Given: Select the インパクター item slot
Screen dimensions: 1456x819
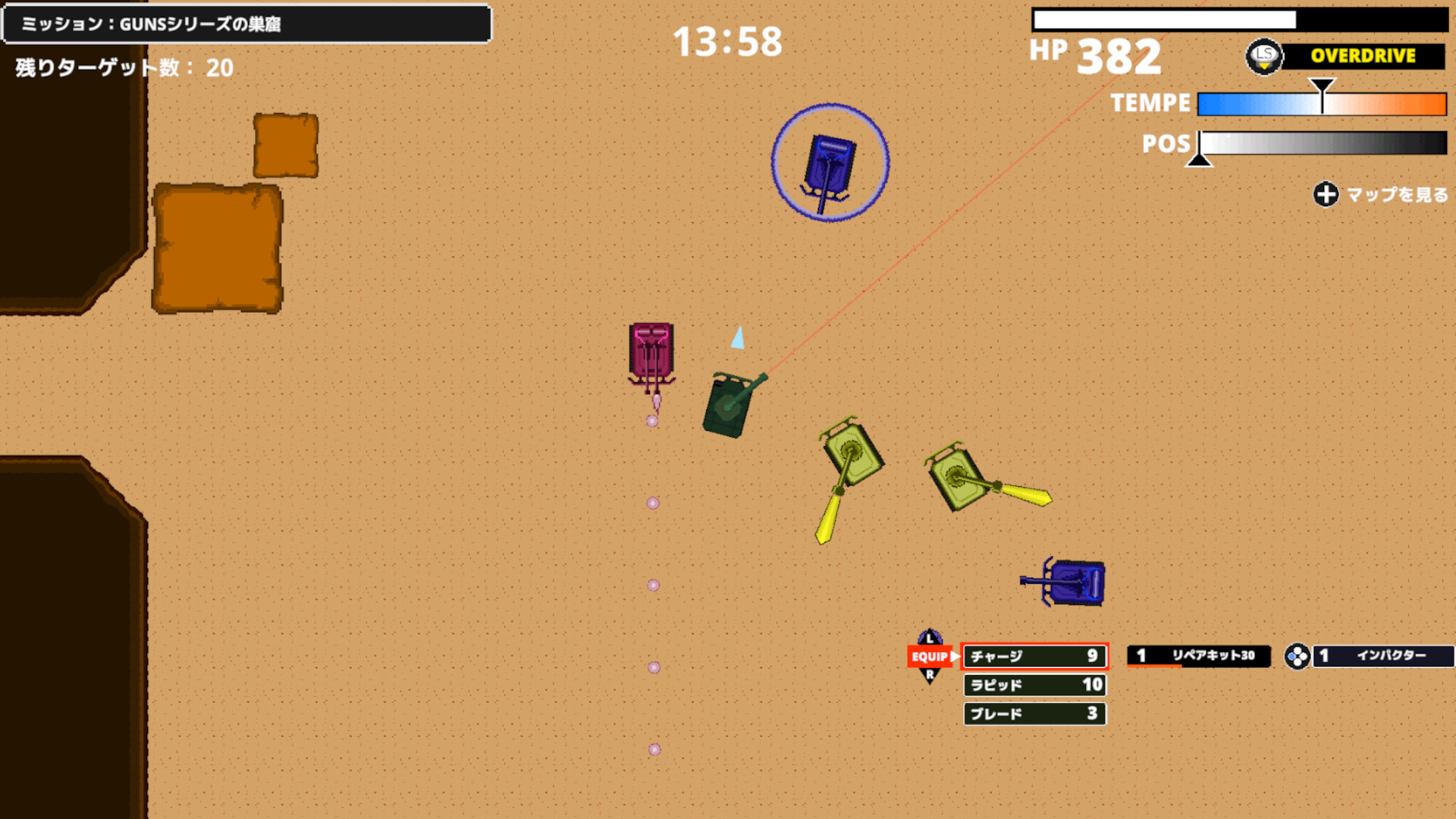Looking at the screenshot, I should (x=1383, y=657).
